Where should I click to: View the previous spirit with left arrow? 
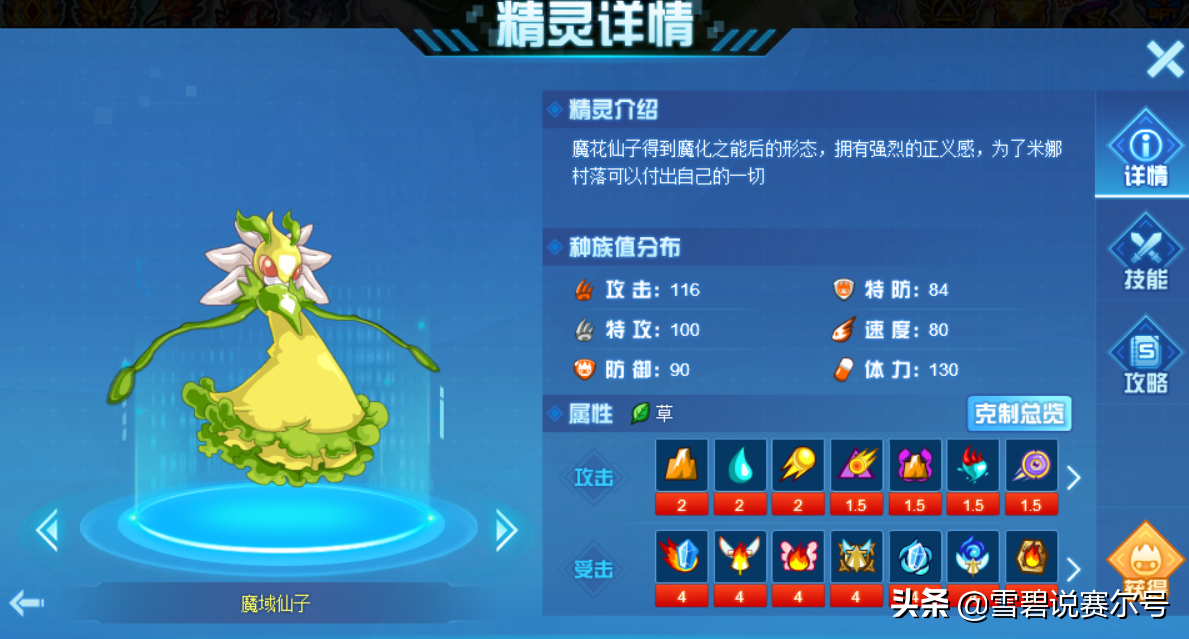(x=47, y=530)
